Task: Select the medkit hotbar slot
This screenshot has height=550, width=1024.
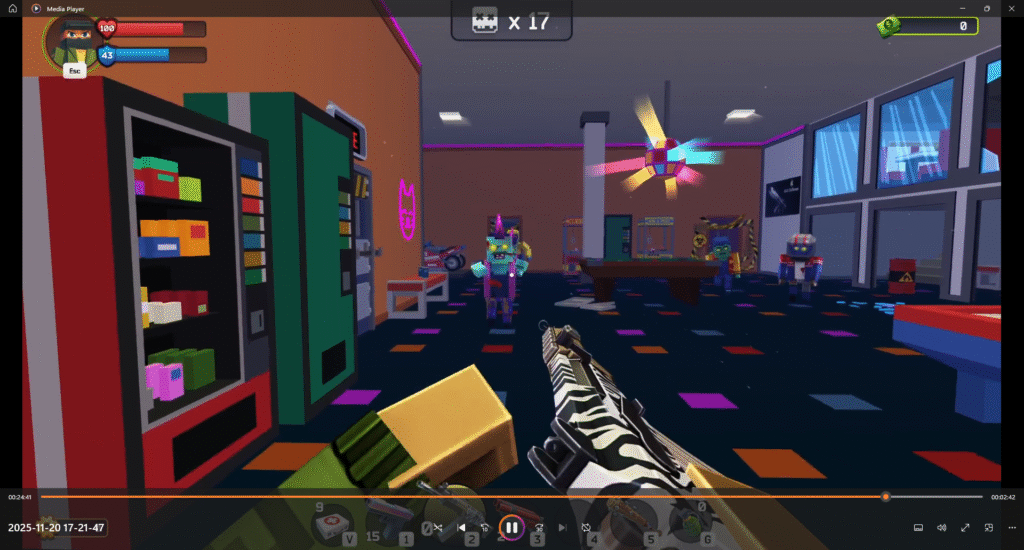Action: point(332,524)
